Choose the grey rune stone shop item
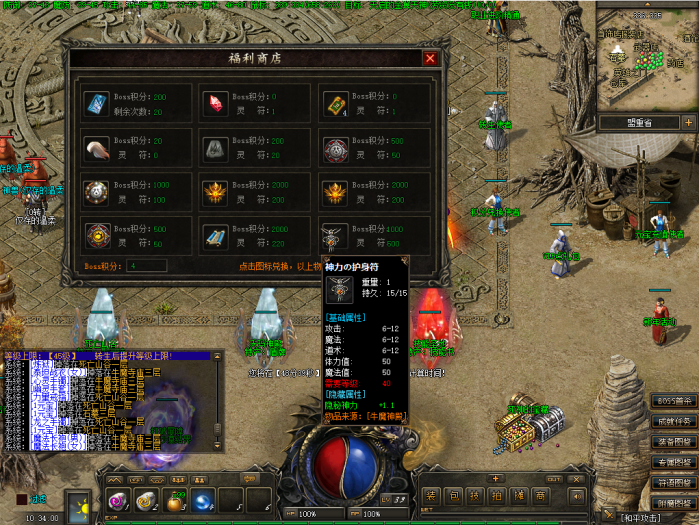 (217, 147)
